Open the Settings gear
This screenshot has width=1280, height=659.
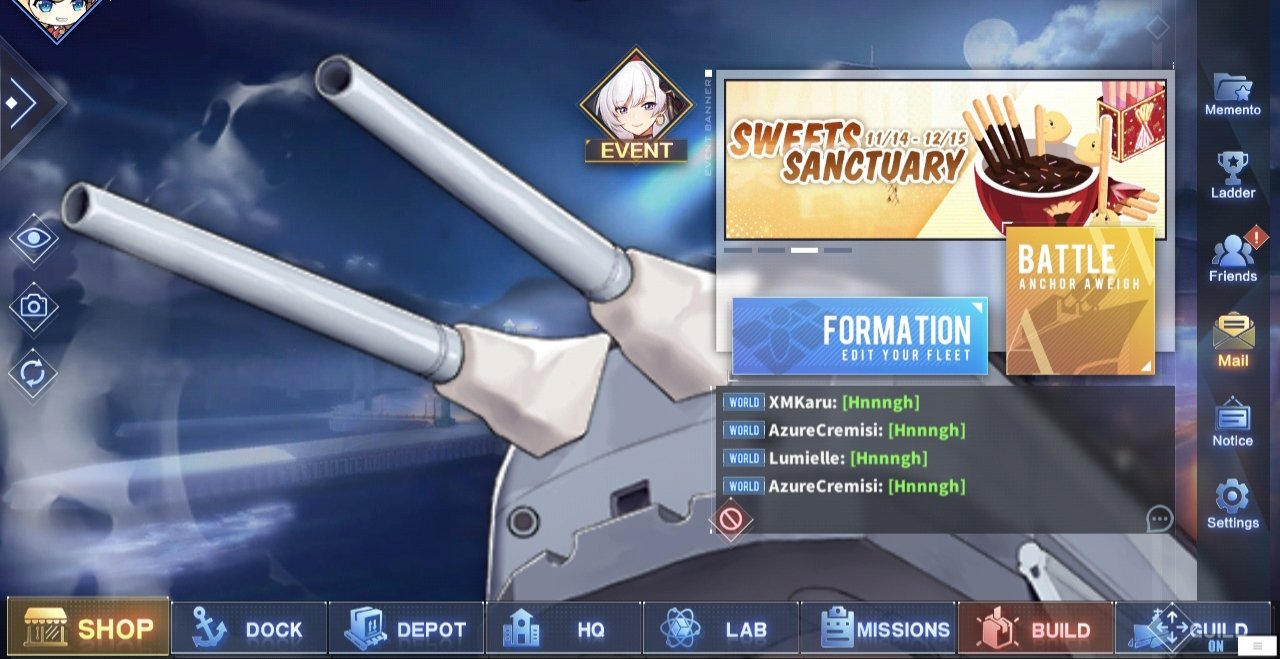[1233, 504]
